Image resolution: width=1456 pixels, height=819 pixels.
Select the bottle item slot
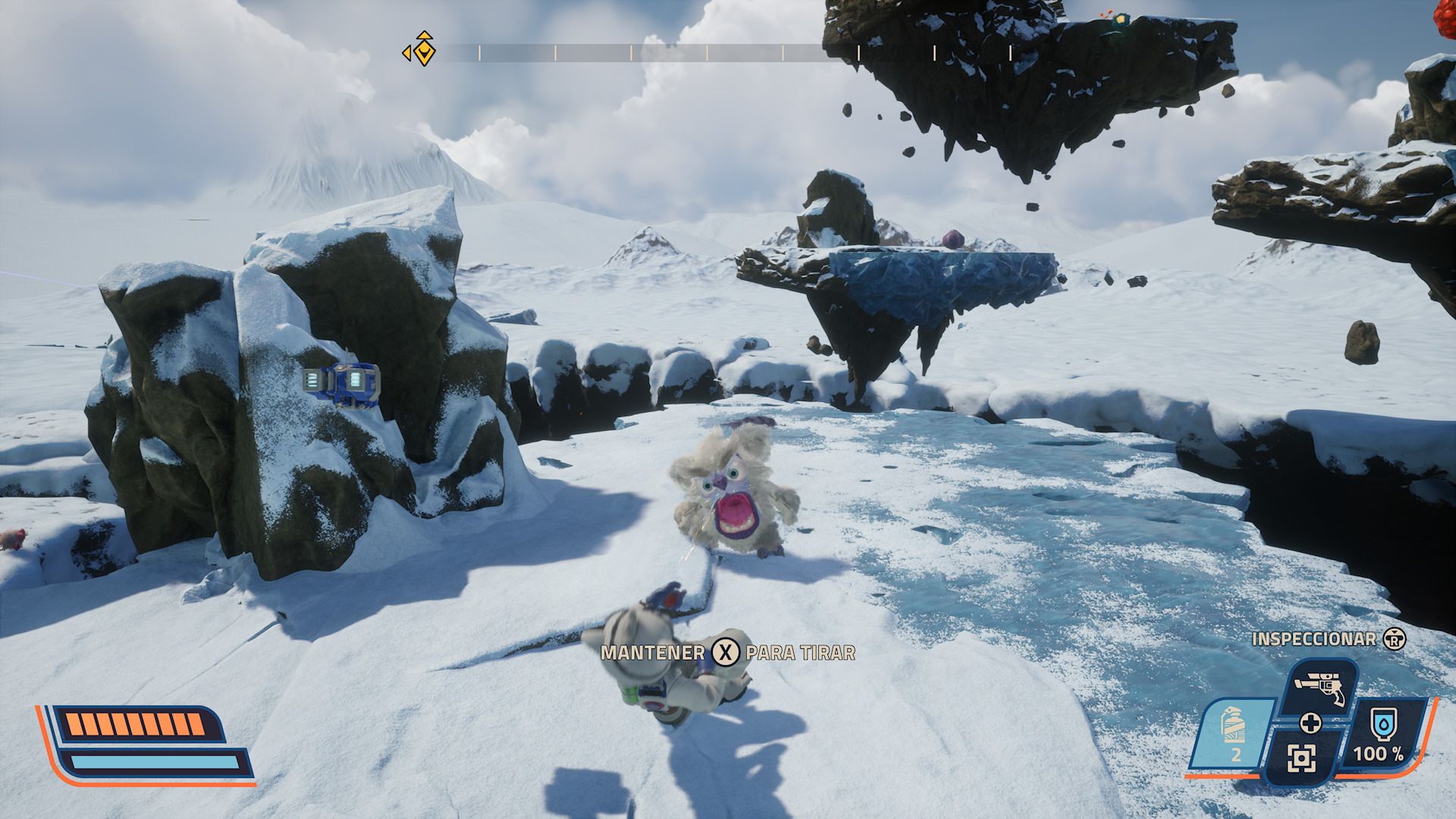point(1233,732)
